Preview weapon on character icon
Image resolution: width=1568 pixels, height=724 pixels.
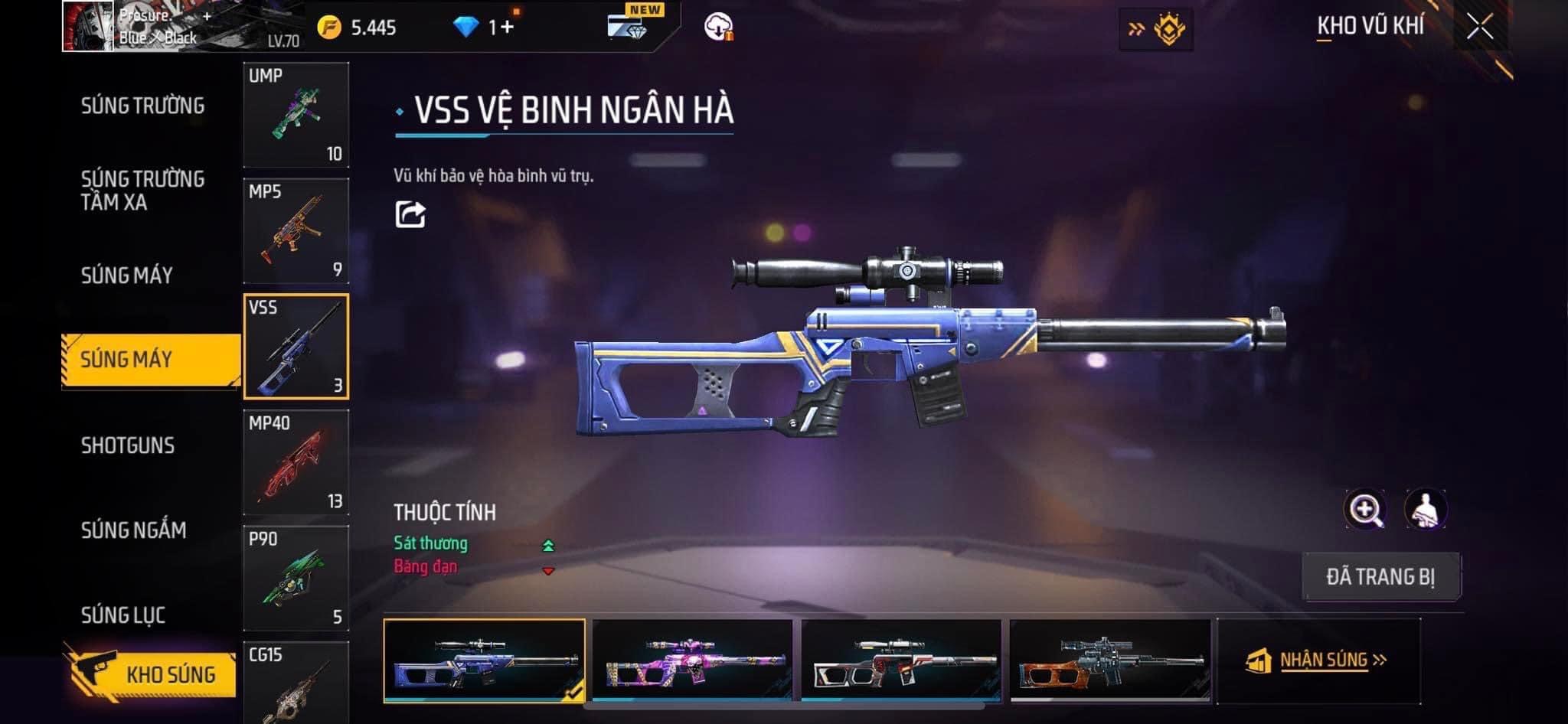tap(1425, 510)
